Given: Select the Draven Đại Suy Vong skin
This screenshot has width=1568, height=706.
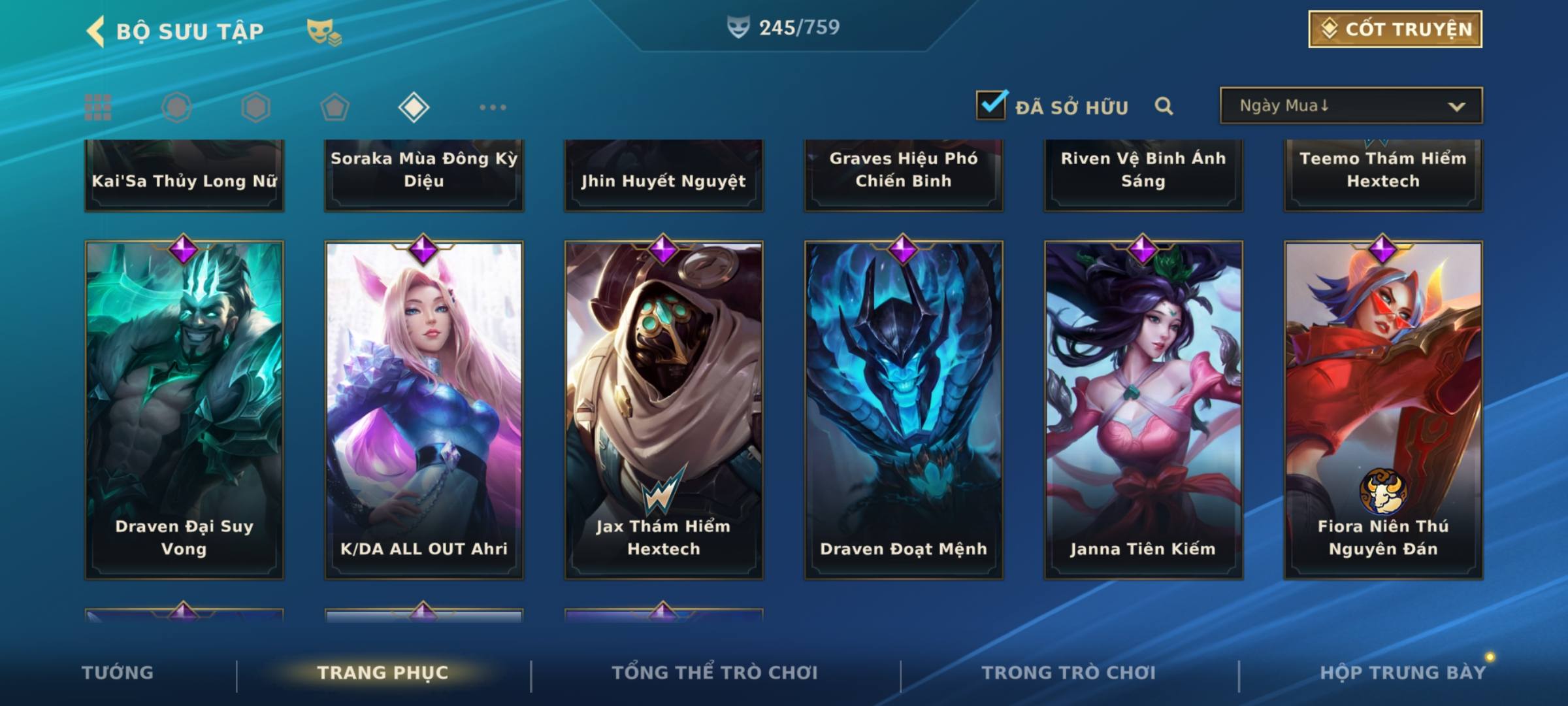Looking at the screenshot, I should [x=184, y=410].
